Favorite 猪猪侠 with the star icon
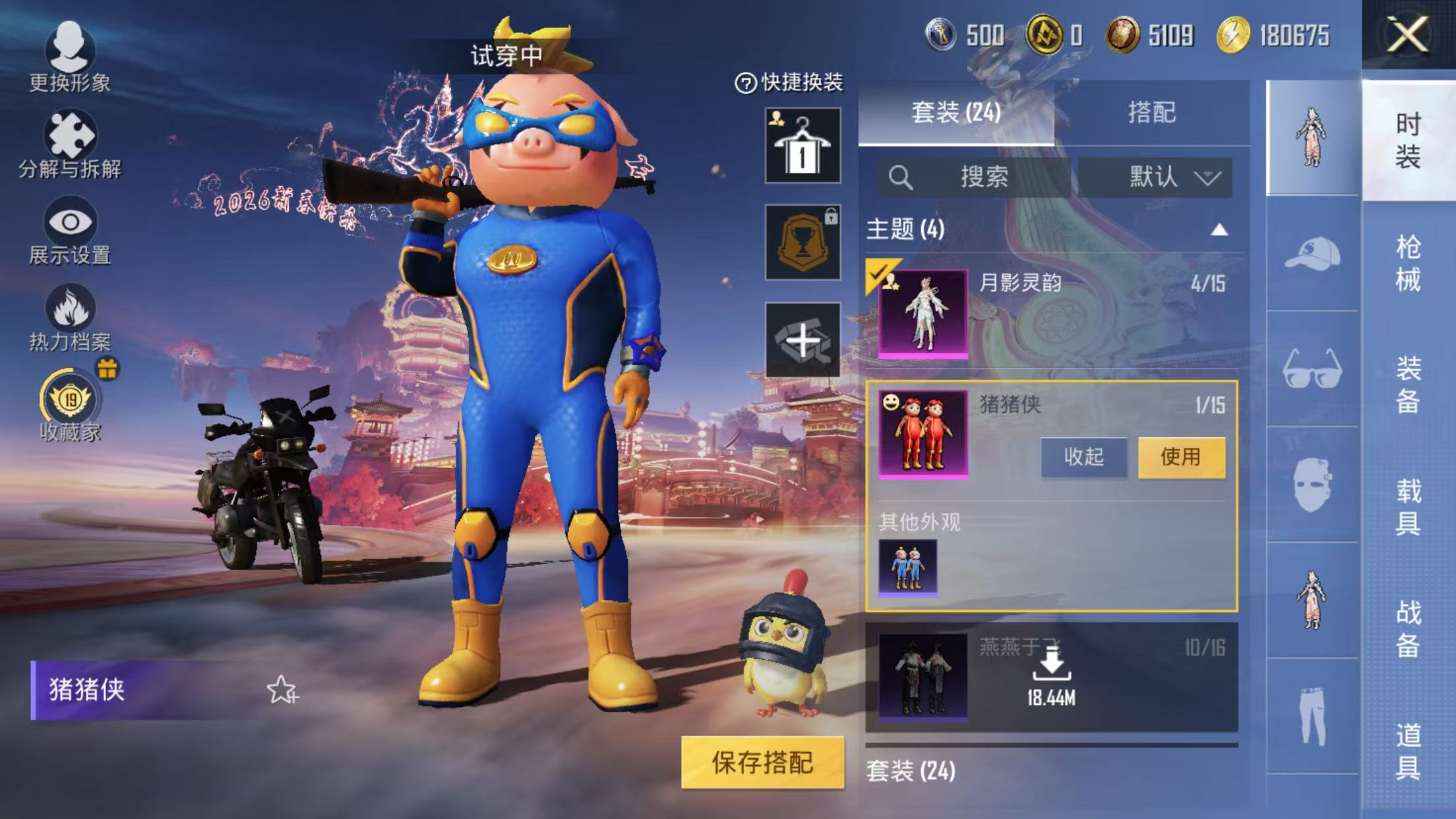This screenshot has height=819, width=1456. pos(282,690)
